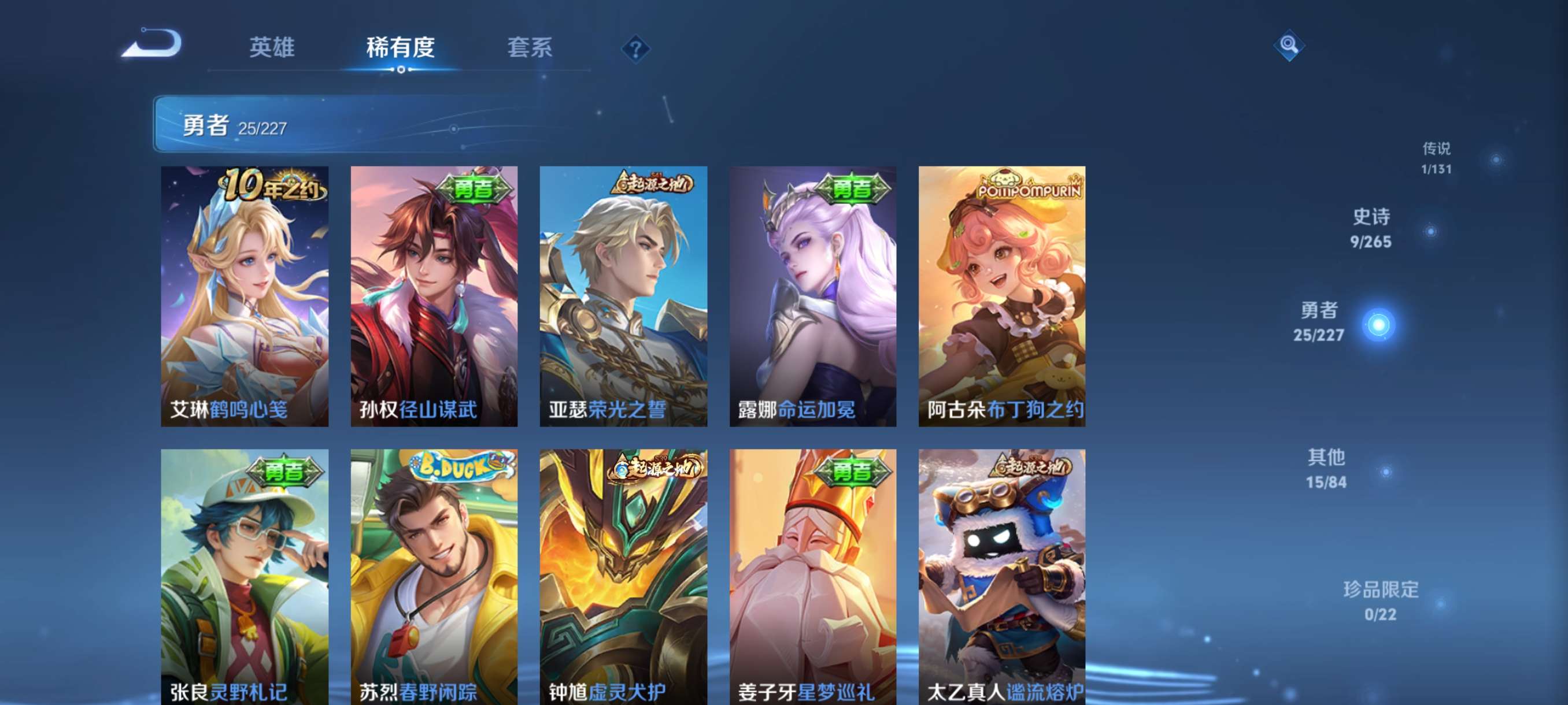
Task: Jump to the 史诗 rarity section
Action: click(1371, 229)
